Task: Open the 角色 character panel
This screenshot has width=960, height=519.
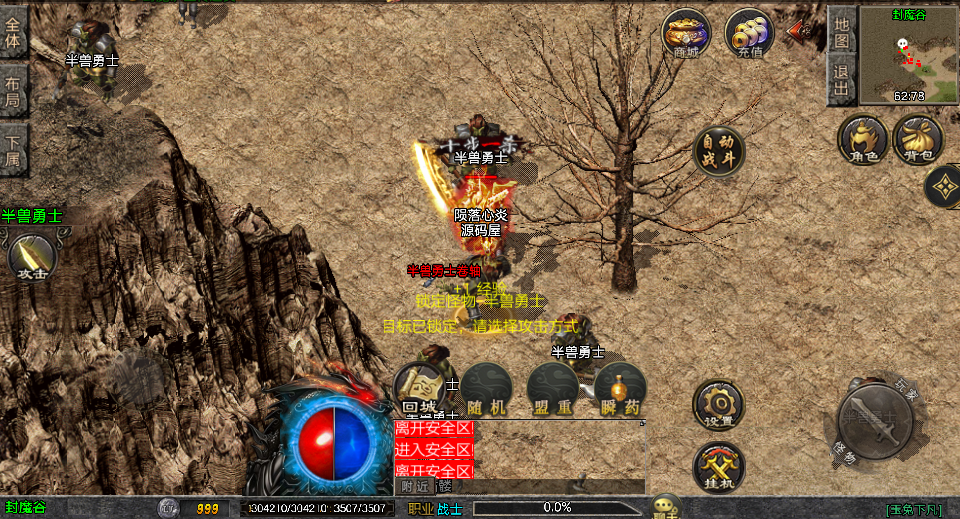Action: coord(862,140)
